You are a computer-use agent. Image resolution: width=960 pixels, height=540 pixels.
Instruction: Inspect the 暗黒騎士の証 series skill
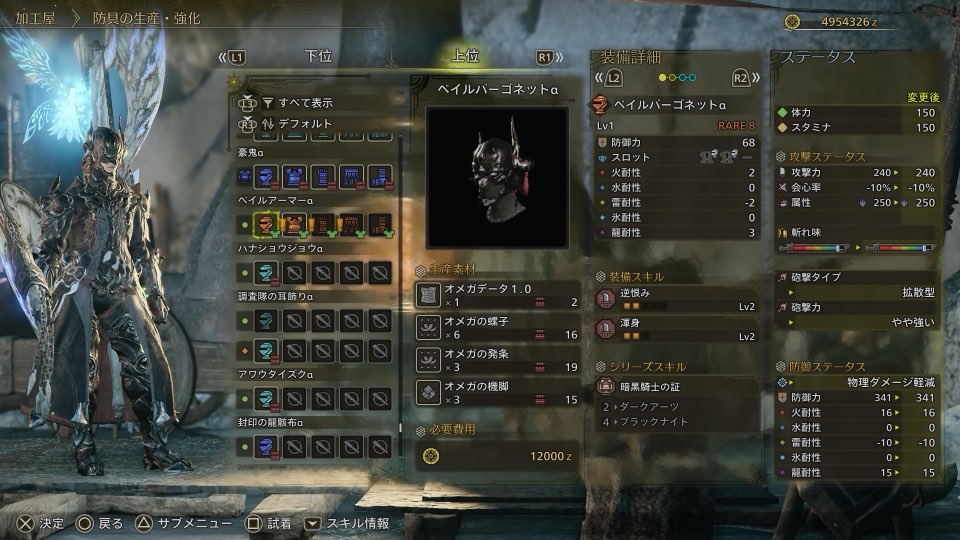point(677,387)
